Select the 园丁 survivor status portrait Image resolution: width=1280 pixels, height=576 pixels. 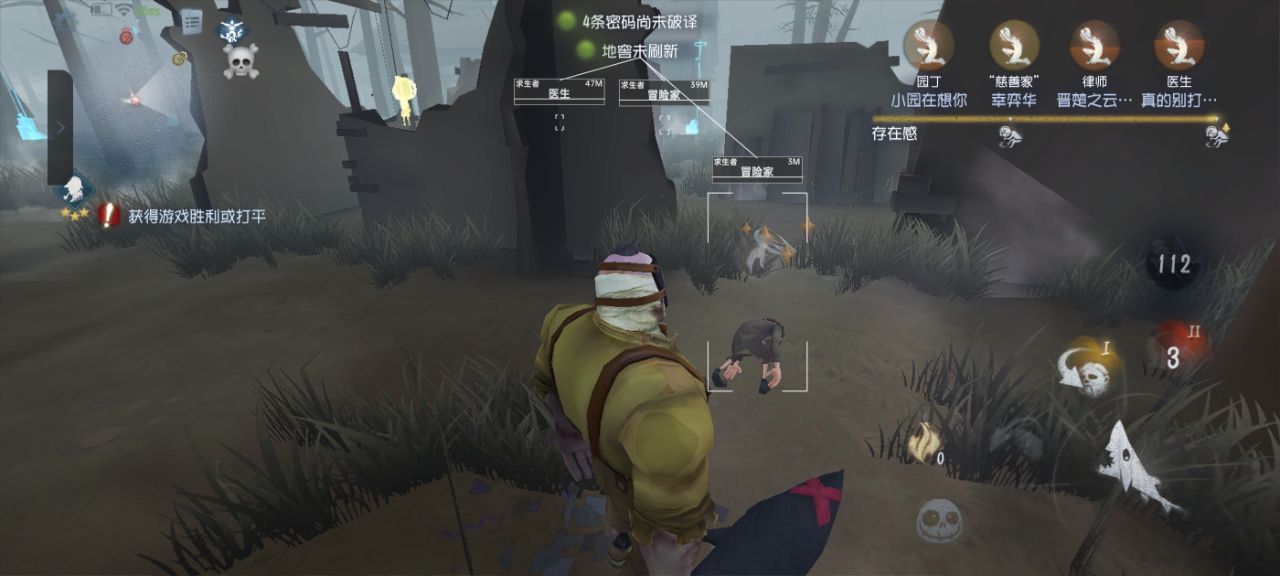[928, 46]
